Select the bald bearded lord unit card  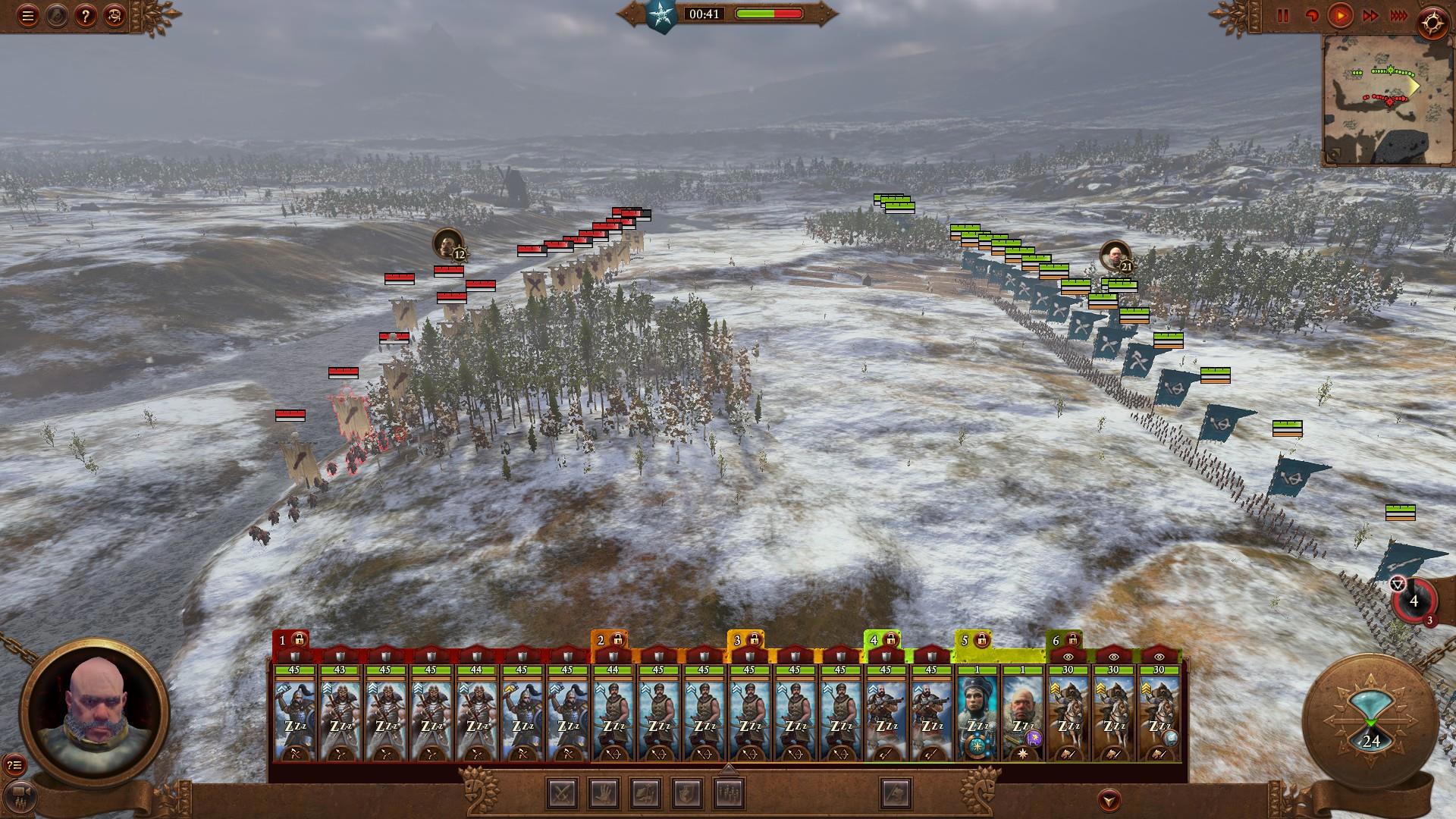(x=1022, y=713)
